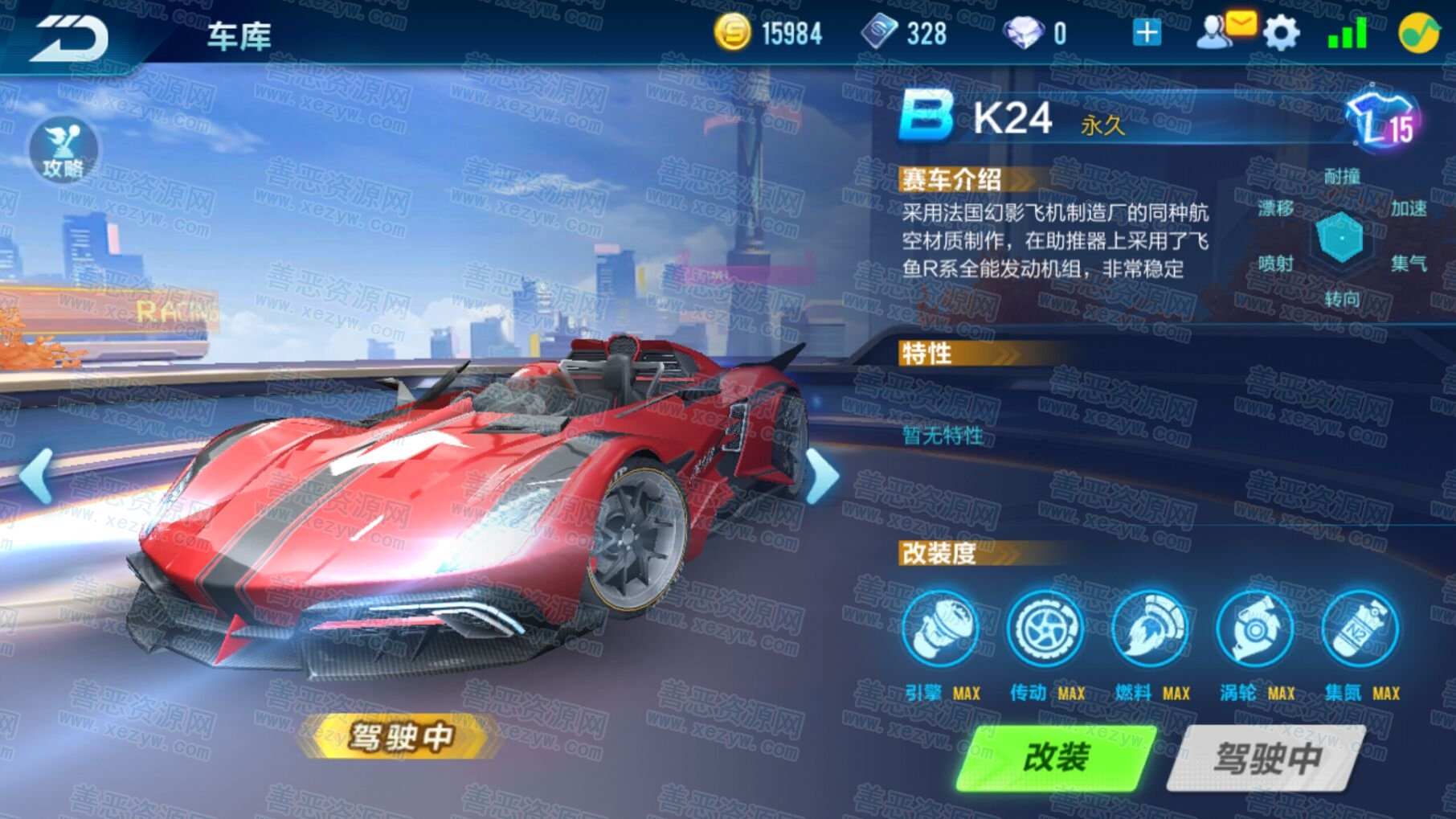Expand the 特性 traits section header

(x=956, y=354)
